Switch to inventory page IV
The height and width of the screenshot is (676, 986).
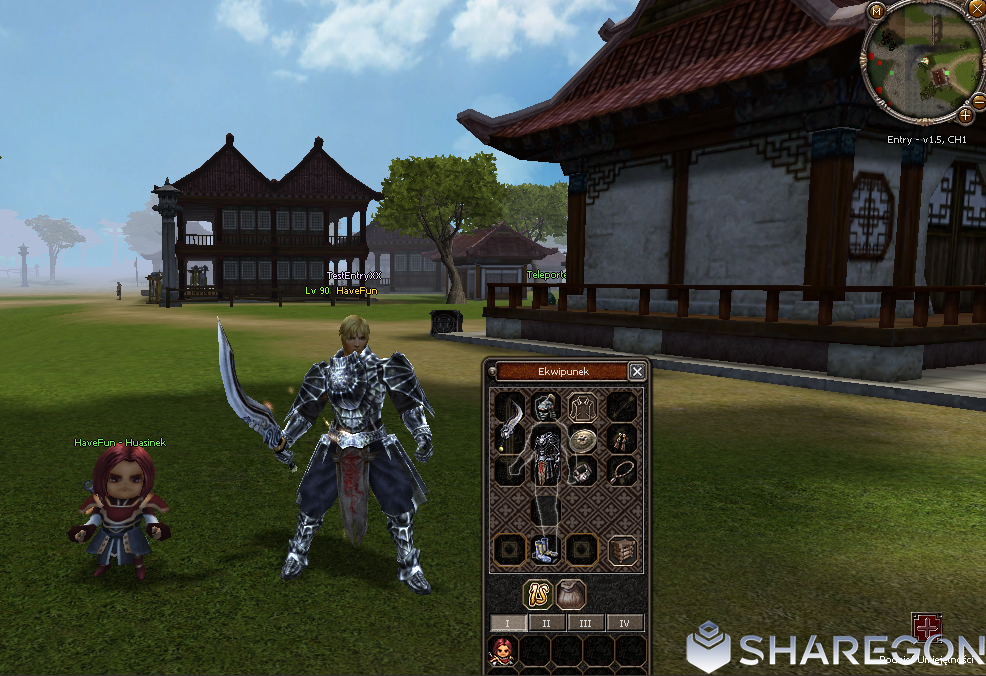(625, 623)
